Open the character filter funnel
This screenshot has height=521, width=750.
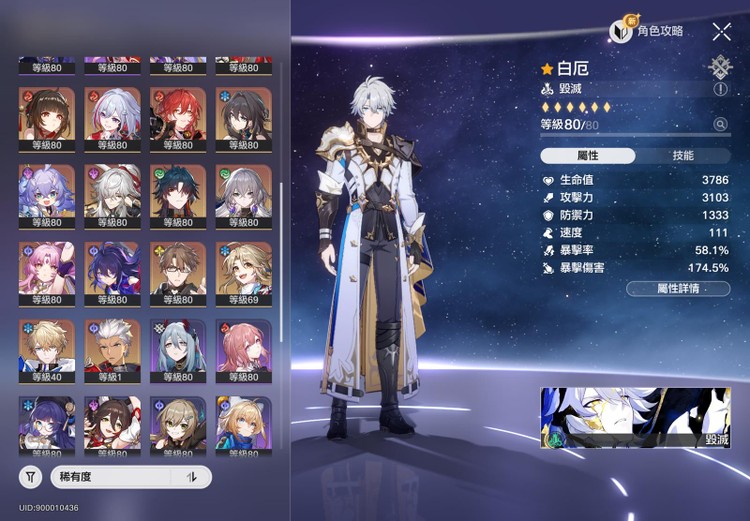point(31,477)
